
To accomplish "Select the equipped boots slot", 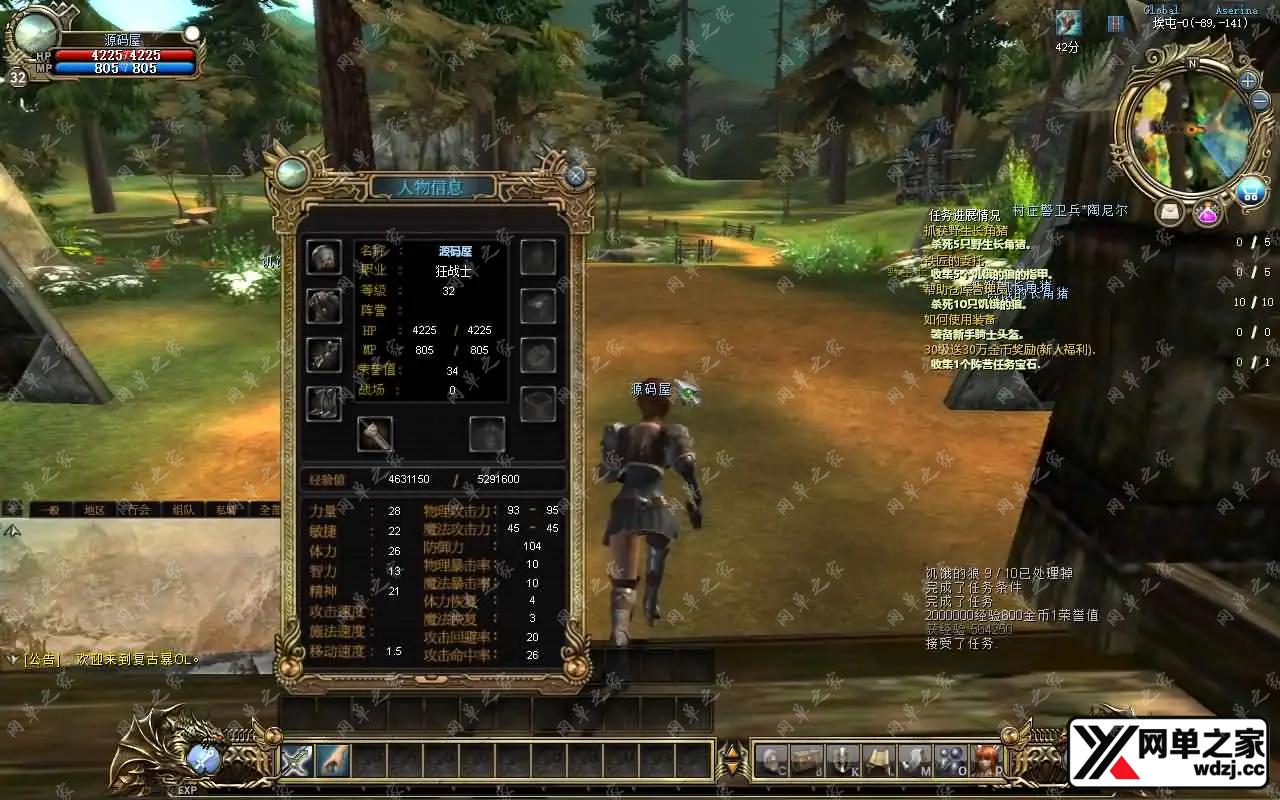I will coord(323,403).
